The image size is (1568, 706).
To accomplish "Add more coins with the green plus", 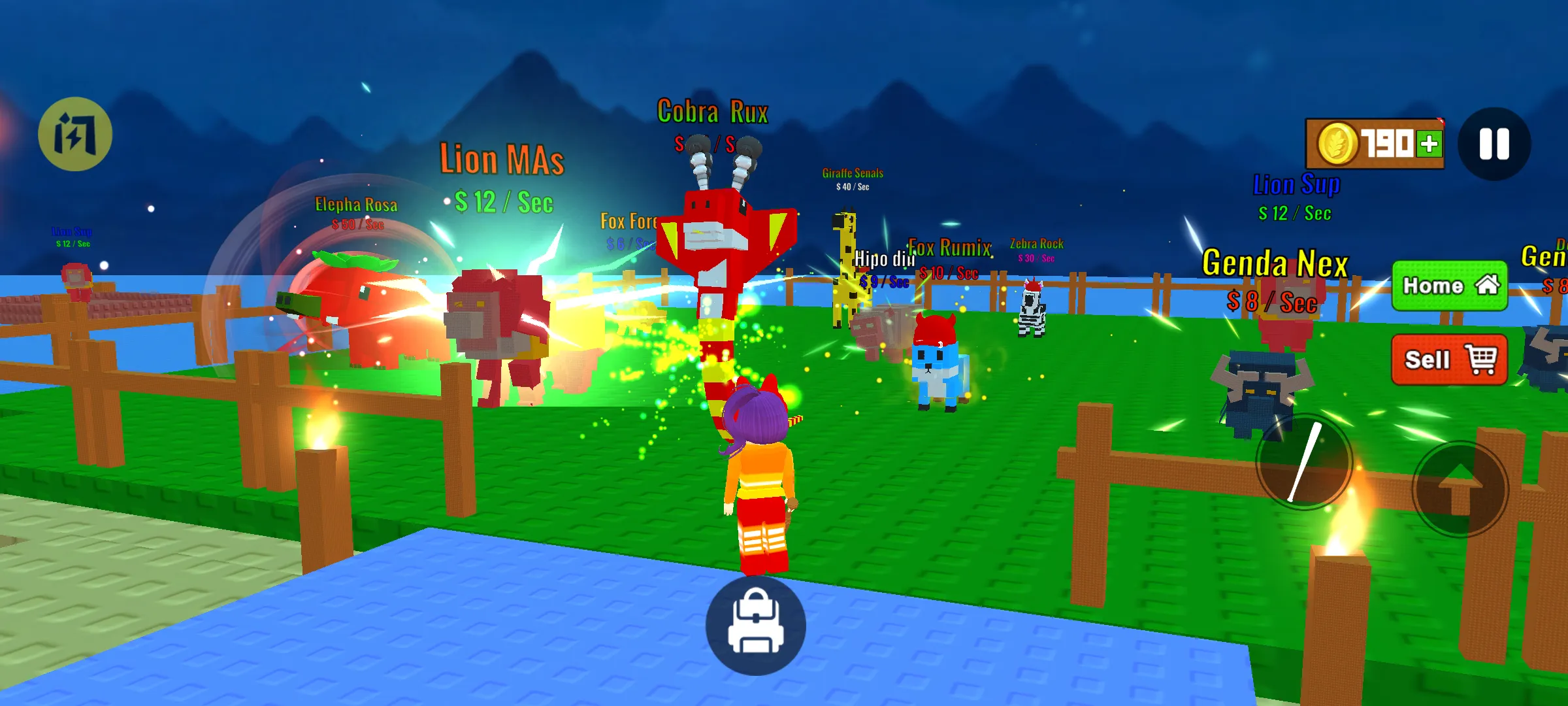I will (x=1429, y=144).
